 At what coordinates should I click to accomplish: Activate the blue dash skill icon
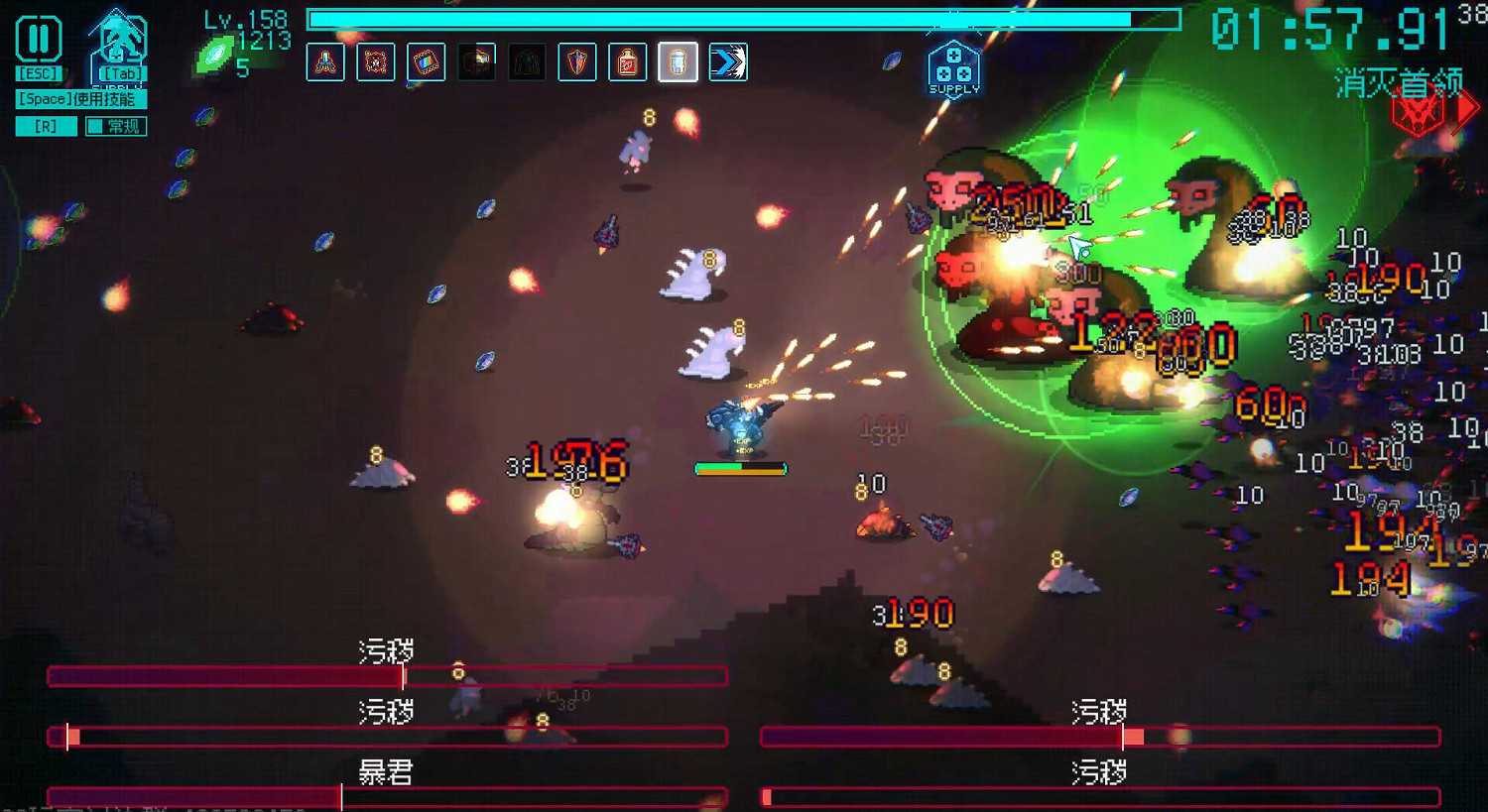pyautogui.click(x=731, y=61)
